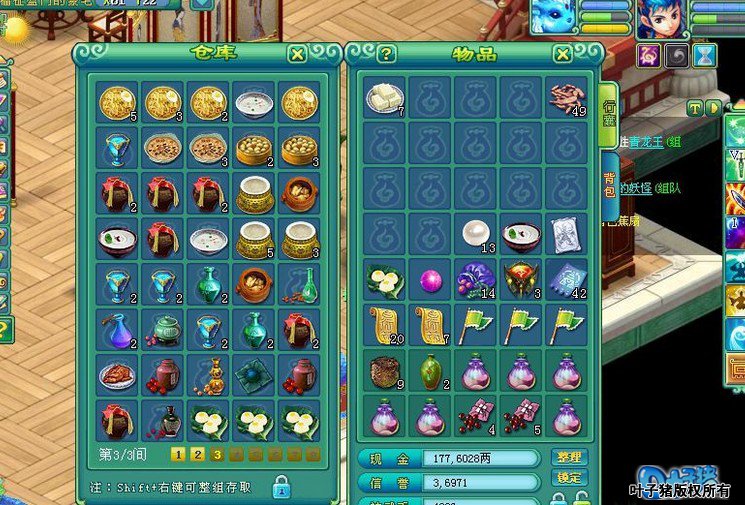Select the green gem with count 2
Image resolution: width=745 pixels, height=505 pixels.
coord(430,370)
